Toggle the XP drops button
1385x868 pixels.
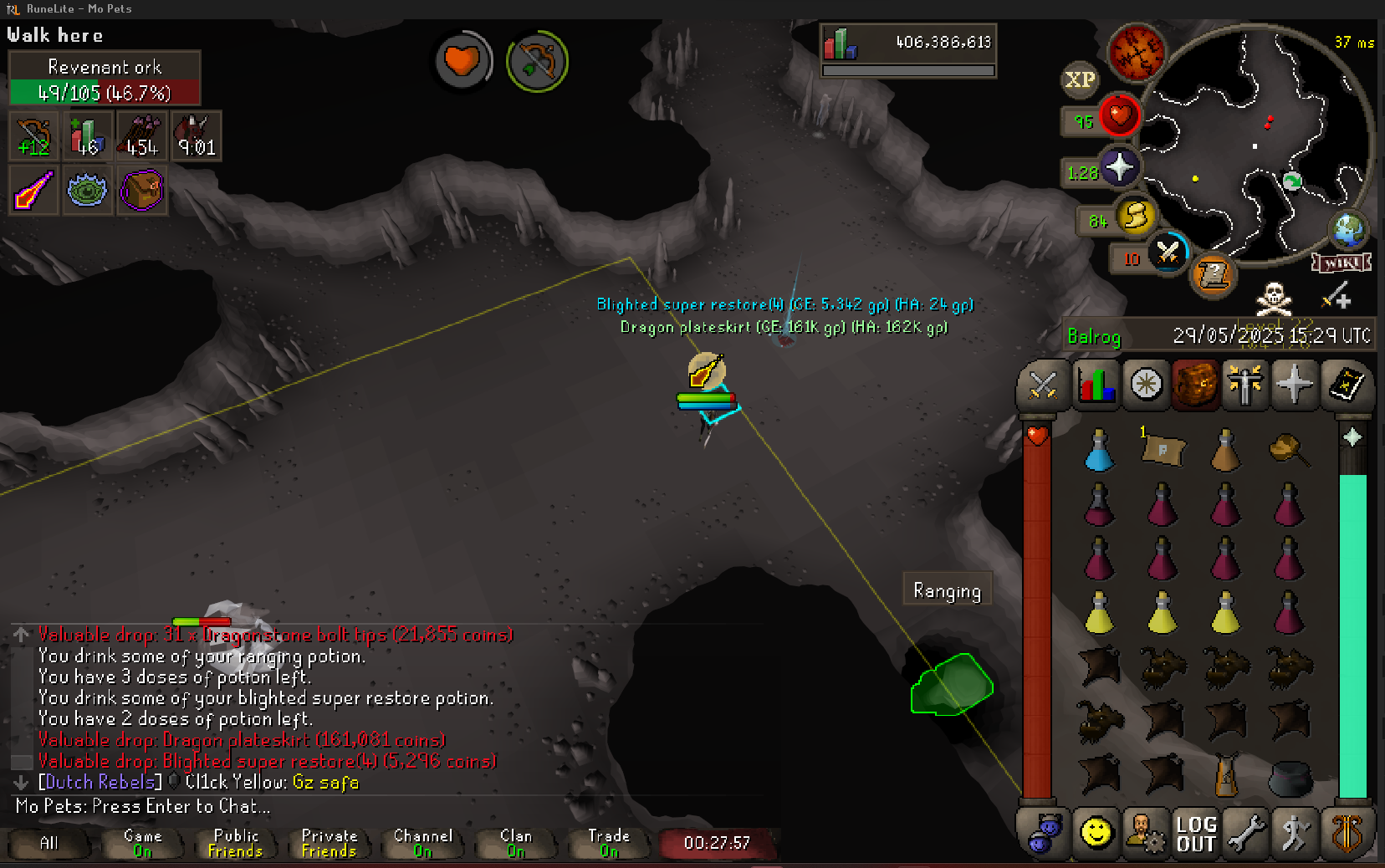[1080, 79]
